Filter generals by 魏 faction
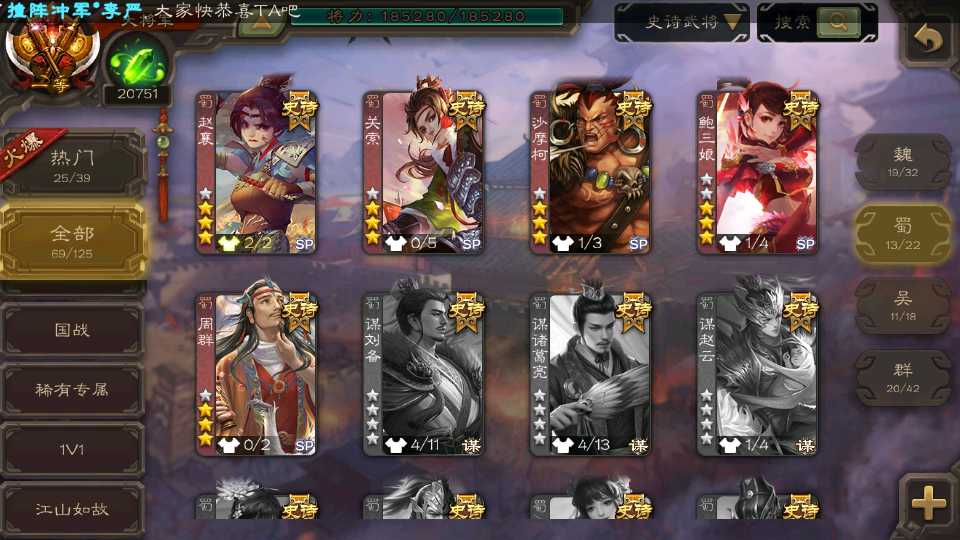 pyautogui.click(x=903, y=161)
